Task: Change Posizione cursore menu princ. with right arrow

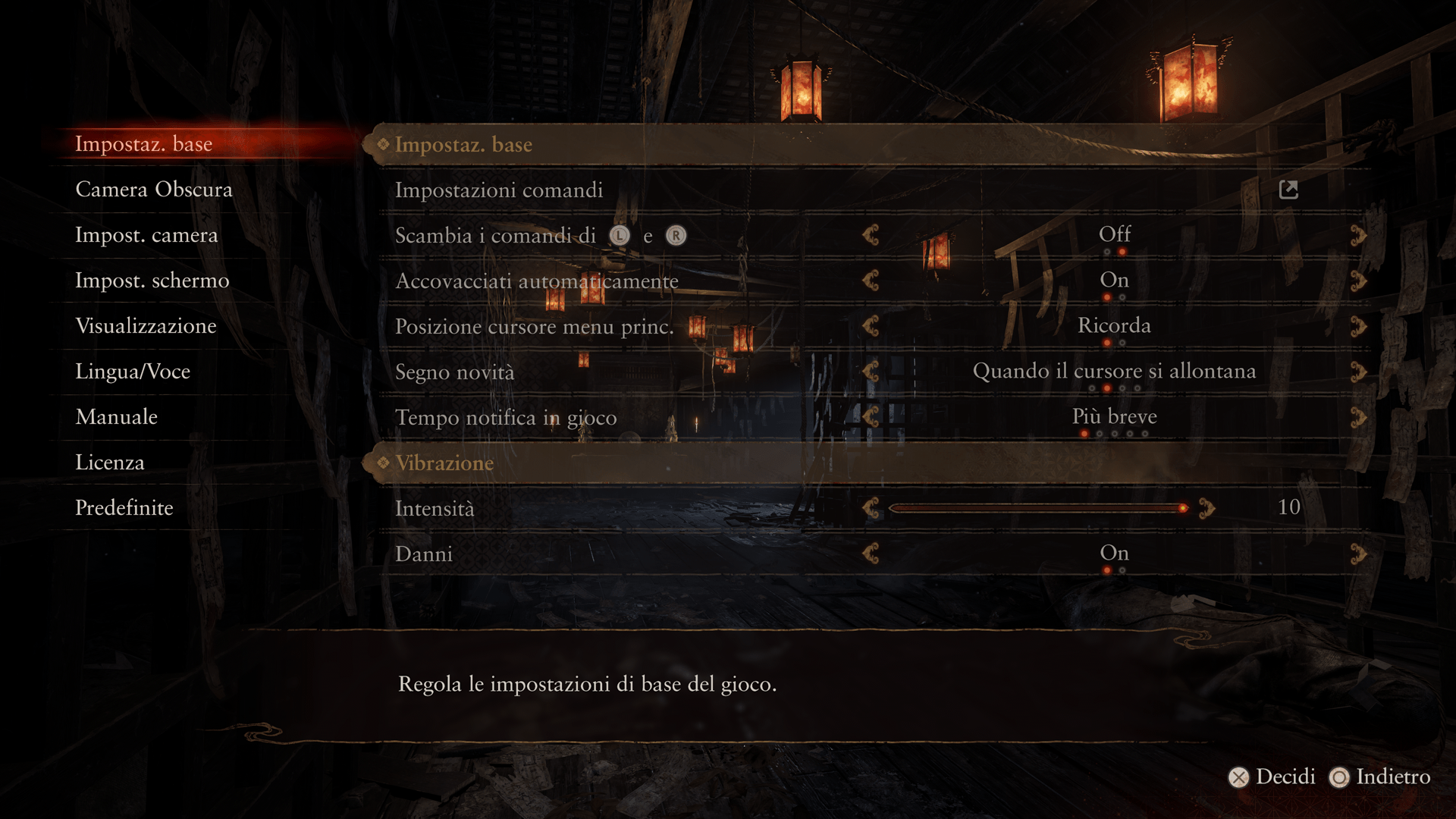Action: (1358, 327)
